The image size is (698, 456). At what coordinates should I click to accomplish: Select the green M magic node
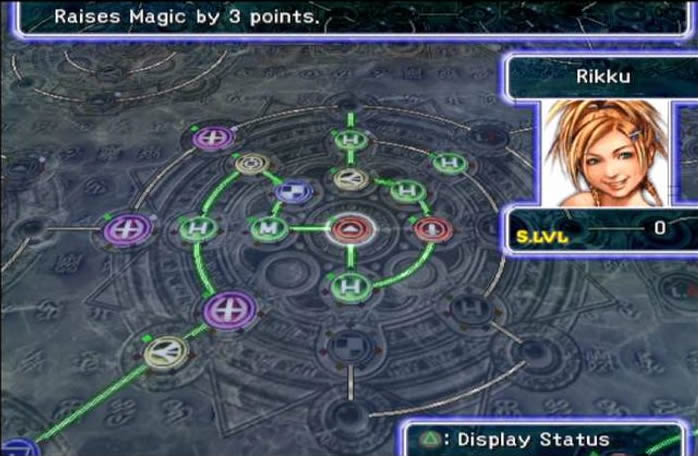point(267,229)
